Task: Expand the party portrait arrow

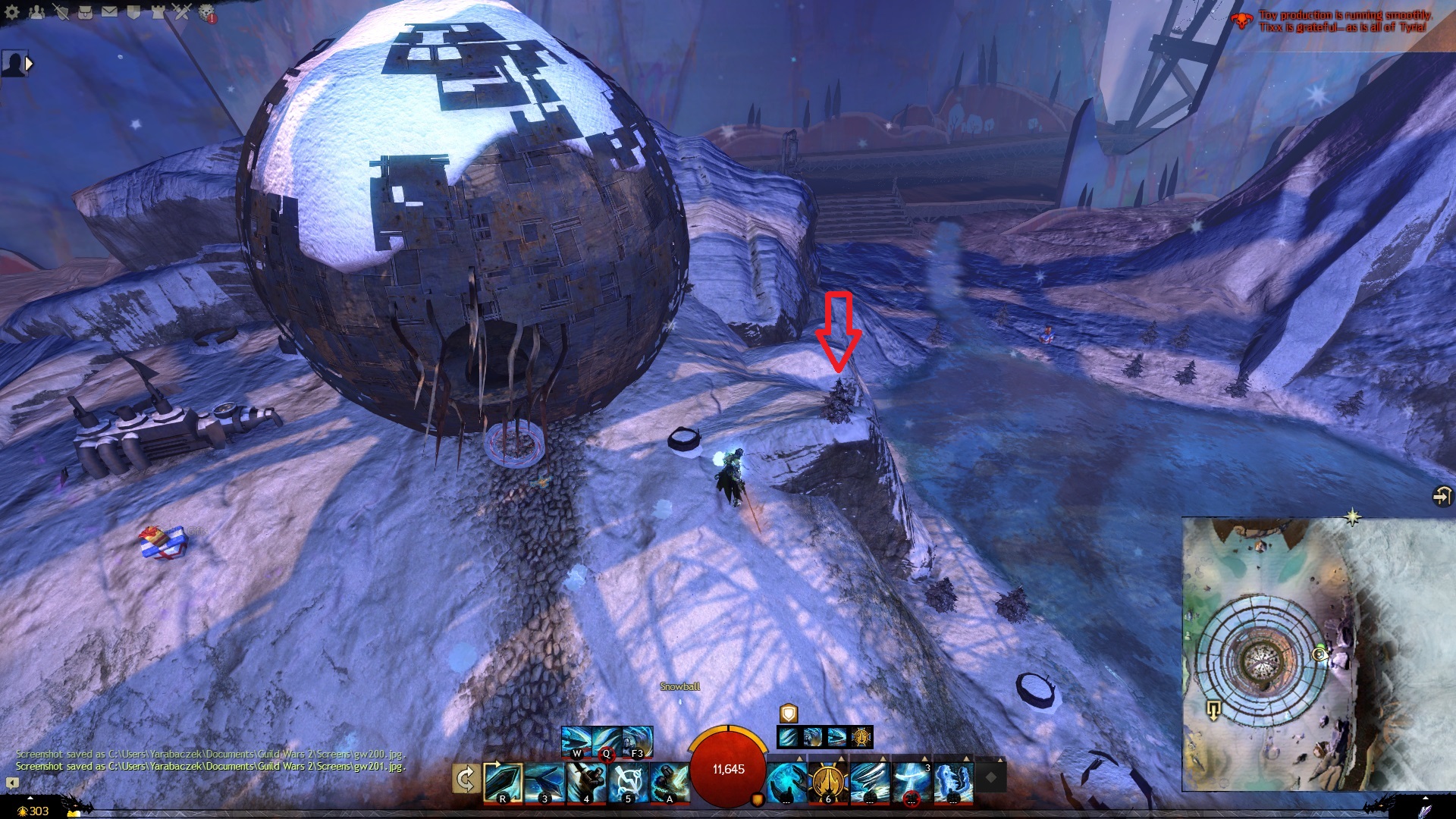Action: (x=29, y=64)
